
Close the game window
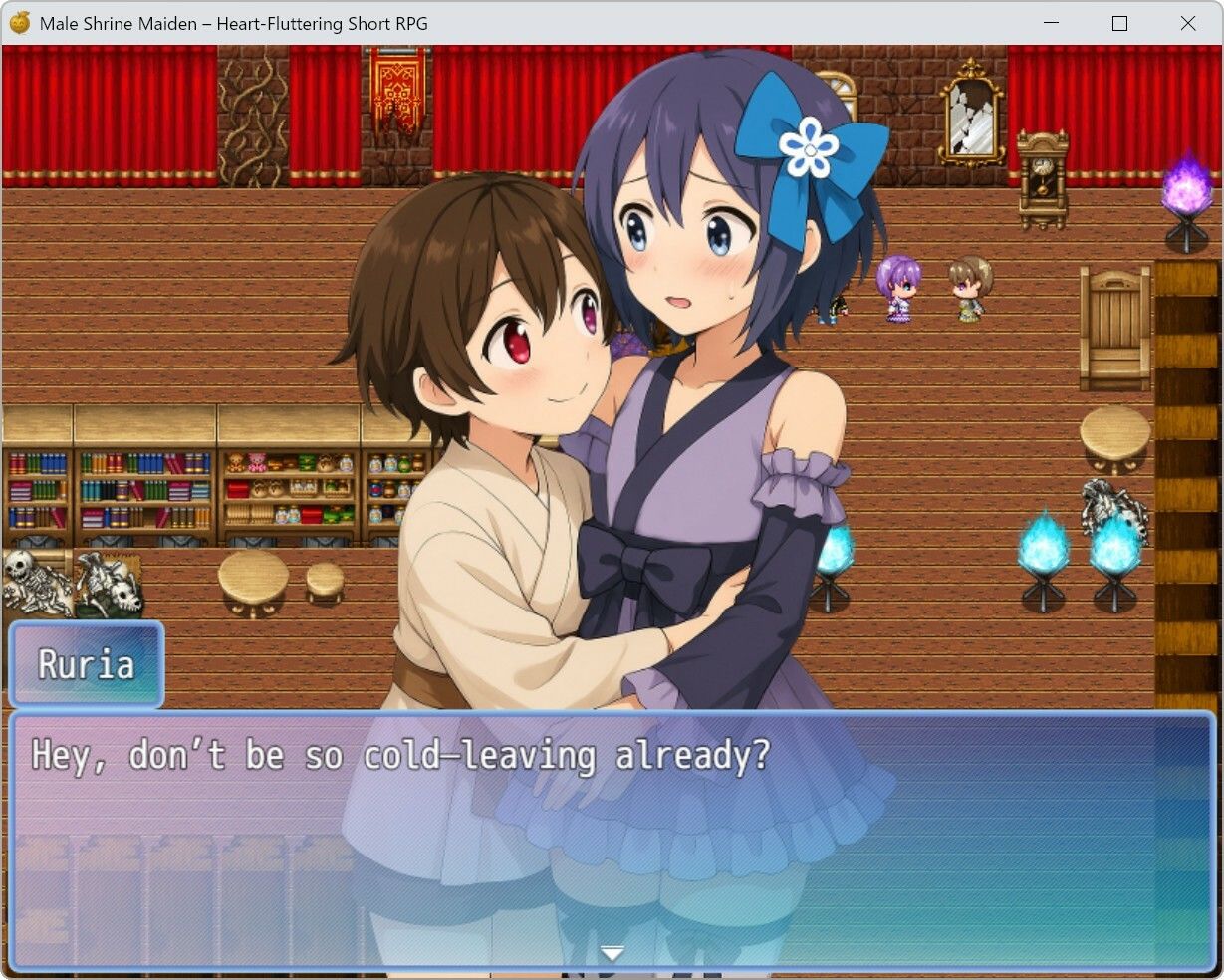click(x=1187, y=23)
